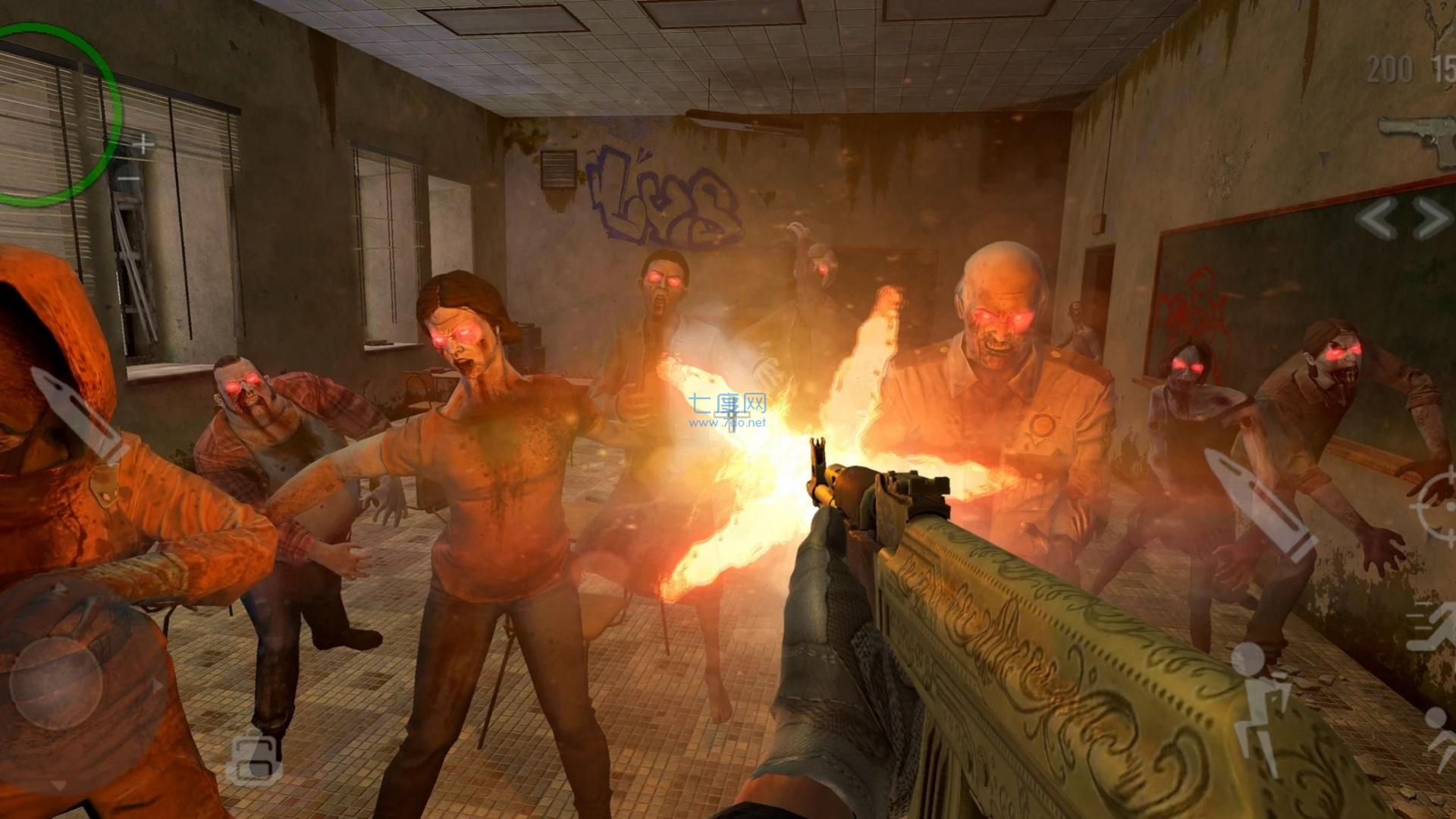
Task: Switch to previous weapon with left arrow
Action: click(1376, 219)
